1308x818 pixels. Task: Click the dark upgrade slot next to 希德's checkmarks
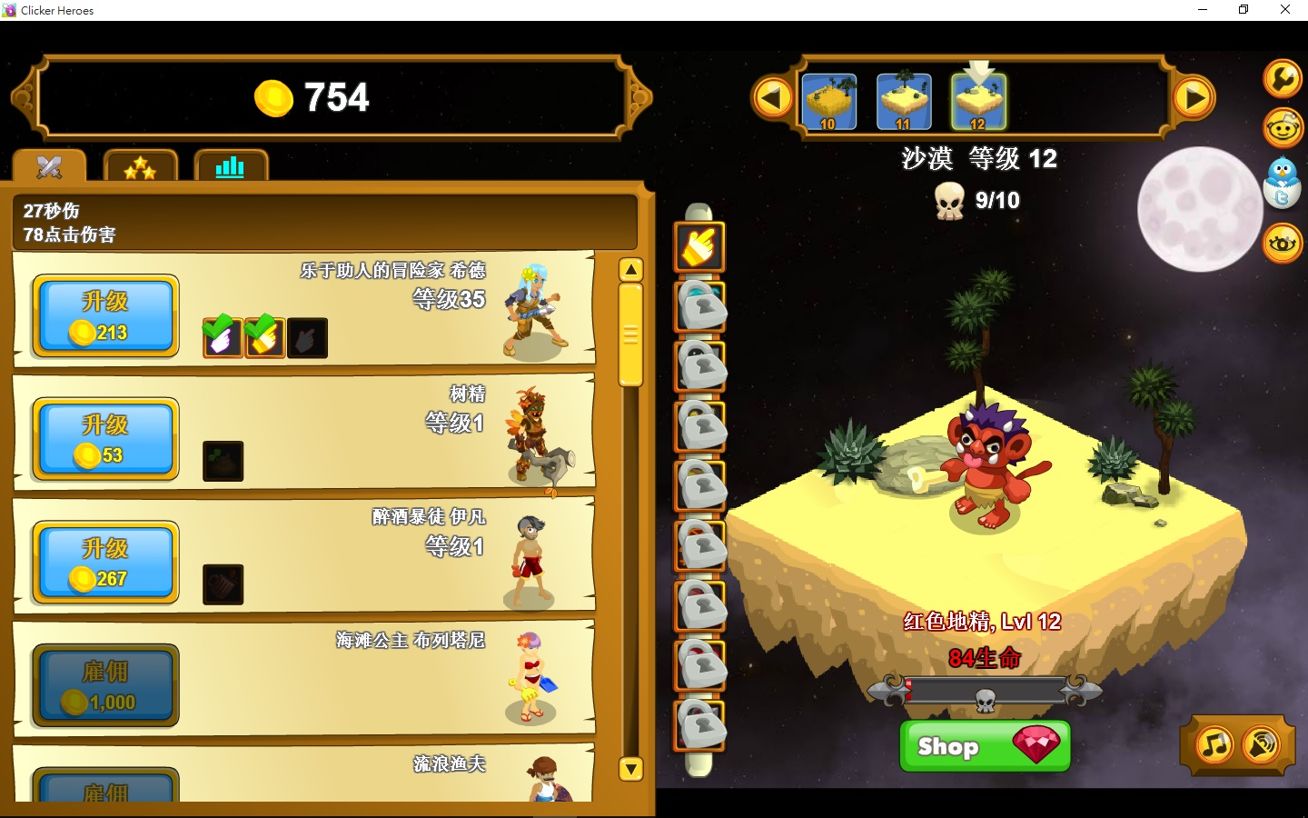tap(307, 338)
